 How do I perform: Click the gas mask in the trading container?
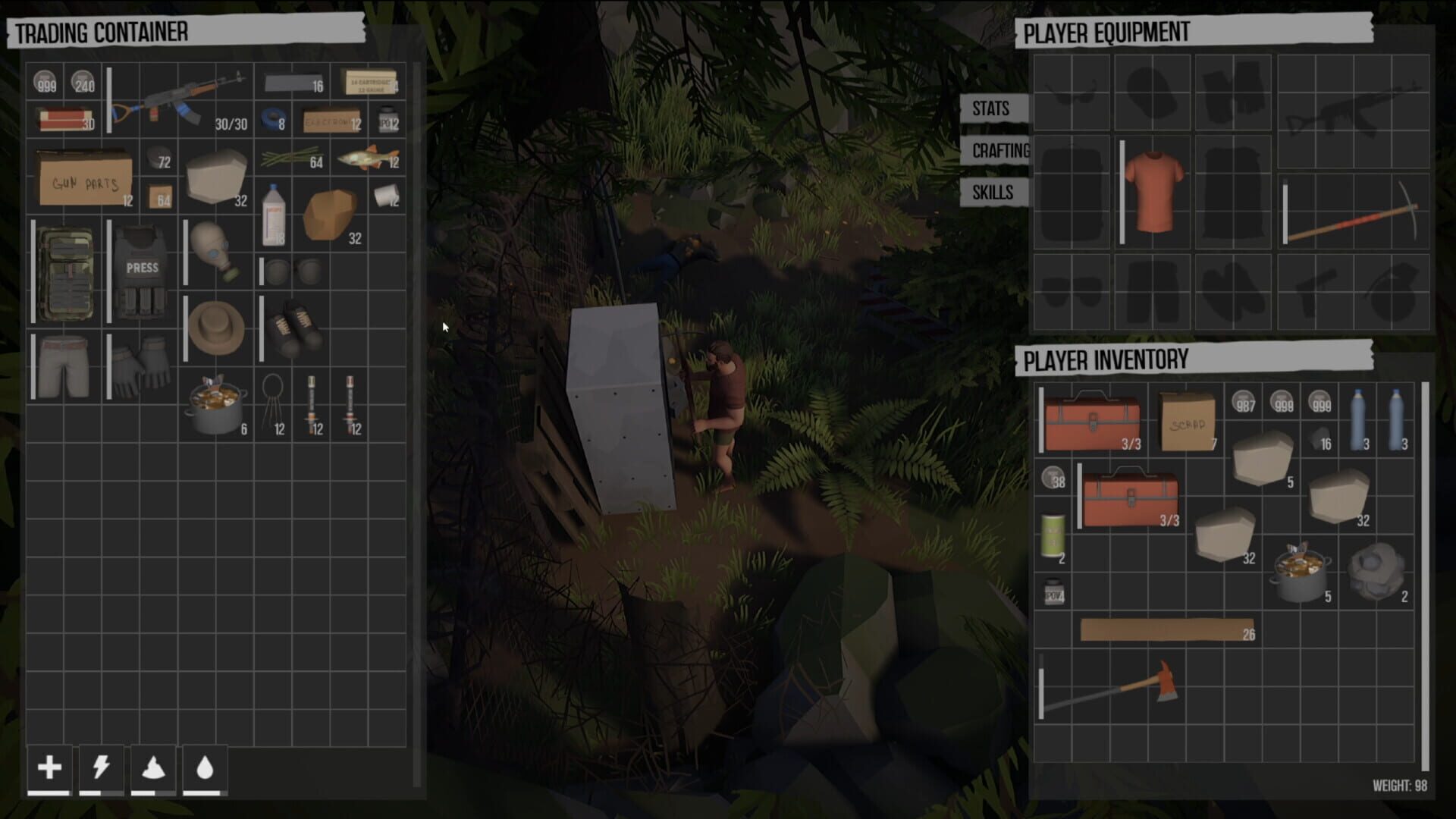(215, 250)
